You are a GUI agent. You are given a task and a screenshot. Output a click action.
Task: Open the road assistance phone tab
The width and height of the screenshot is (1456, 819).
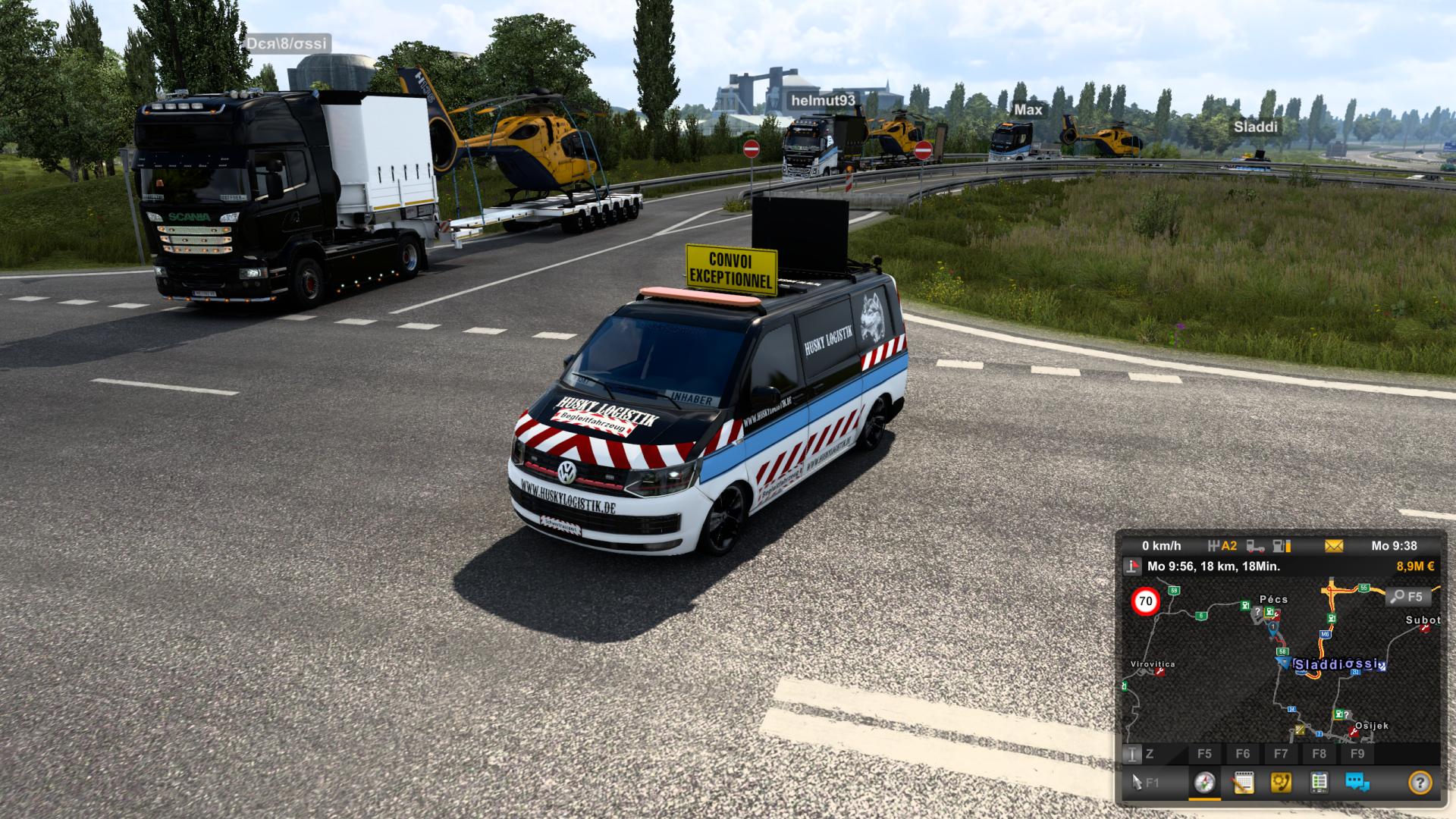click(x=1281, y=782)
